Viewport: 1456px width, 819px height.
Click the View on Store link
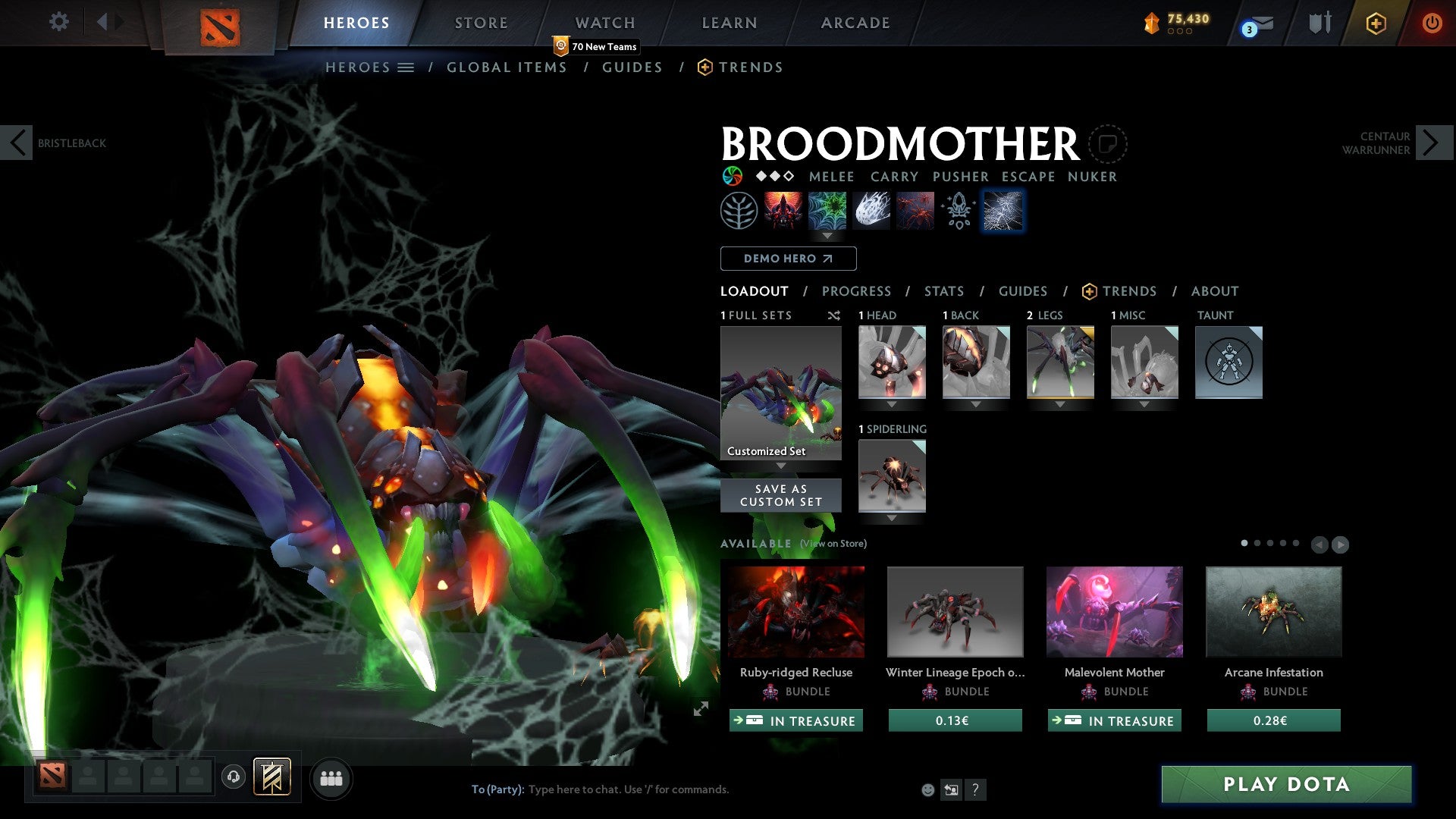[832, 544]
